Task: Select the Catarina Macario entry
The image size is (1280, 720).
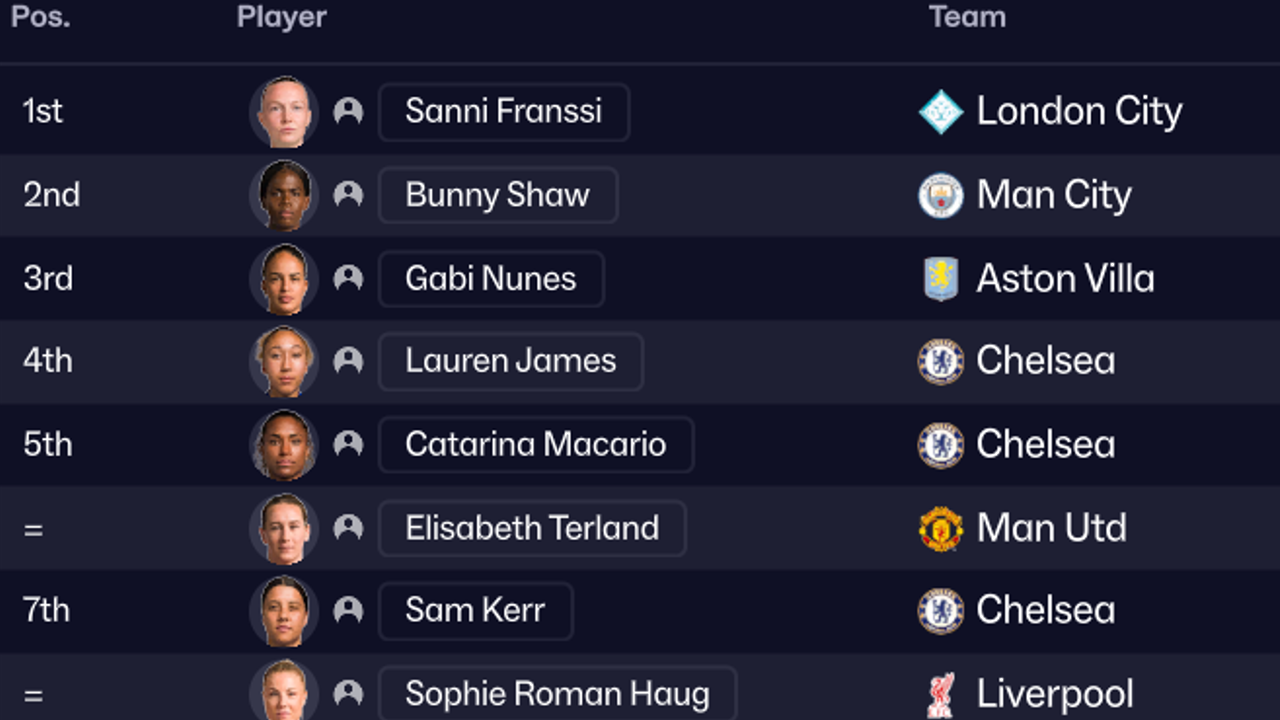Action: click(x=535, y=444)
